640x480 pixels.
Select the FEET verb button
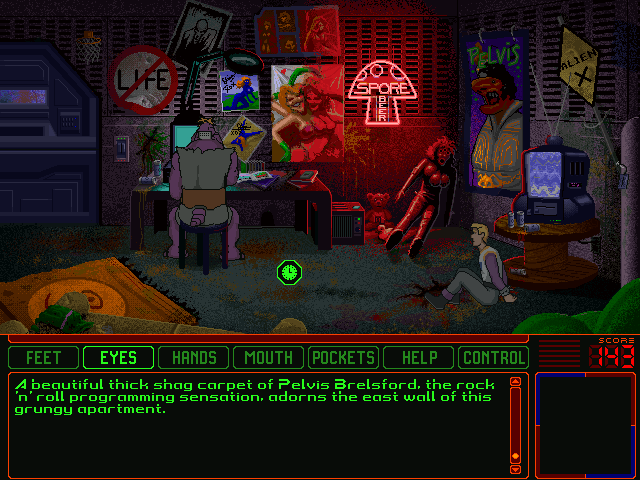(x=43, y=357)
